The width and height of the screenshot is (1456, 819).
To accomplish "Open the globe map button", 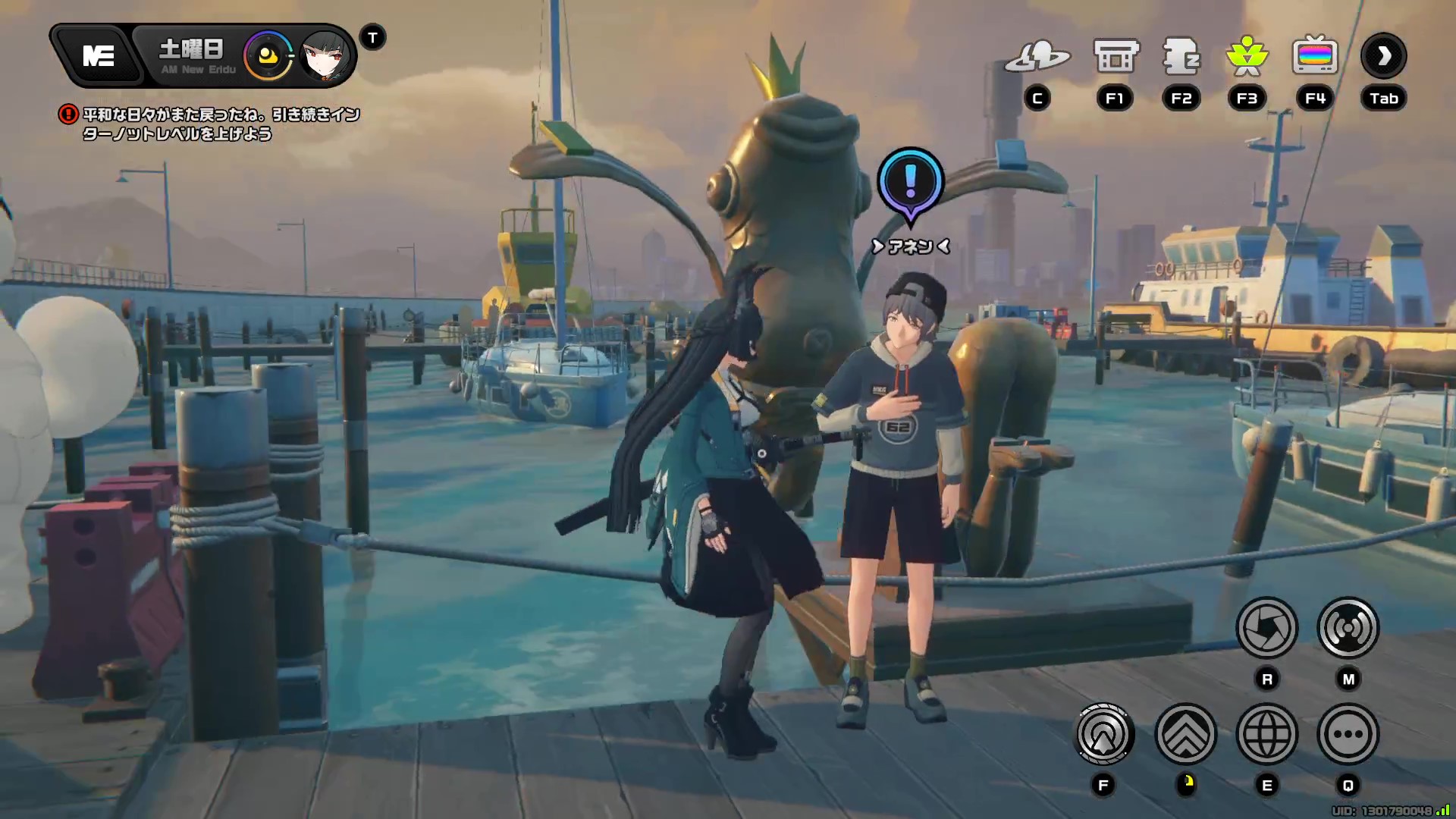I will (1266, 734).
